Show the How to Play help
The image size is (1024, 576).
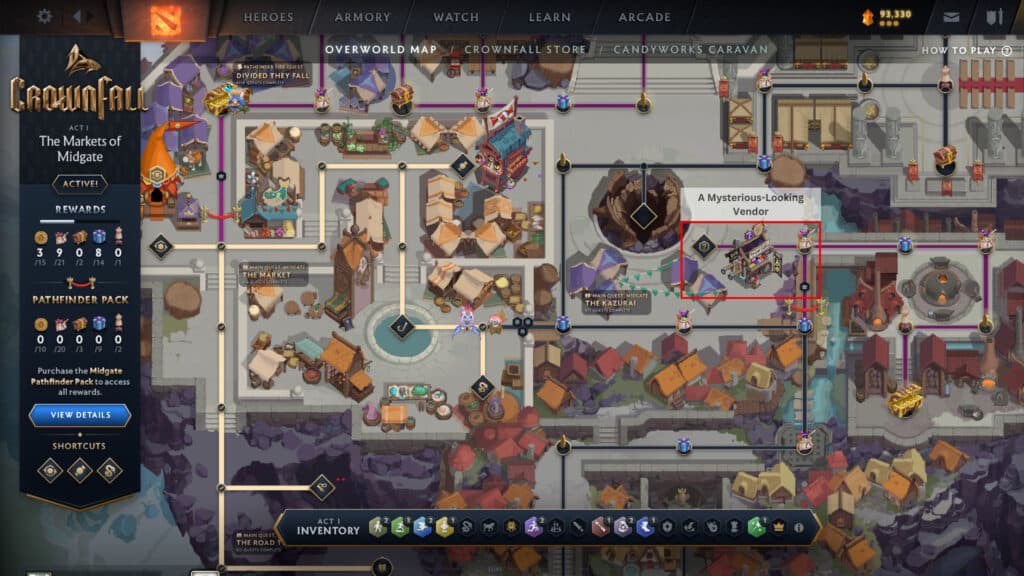[958, 50]
